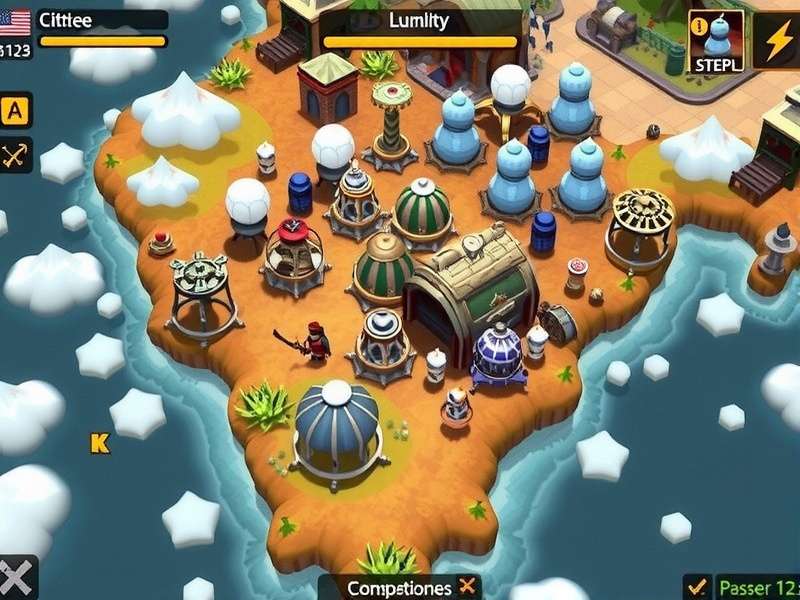Activate the lightning bolt ability
This screenshot has width=800, height=600.
tap(776, 41)
